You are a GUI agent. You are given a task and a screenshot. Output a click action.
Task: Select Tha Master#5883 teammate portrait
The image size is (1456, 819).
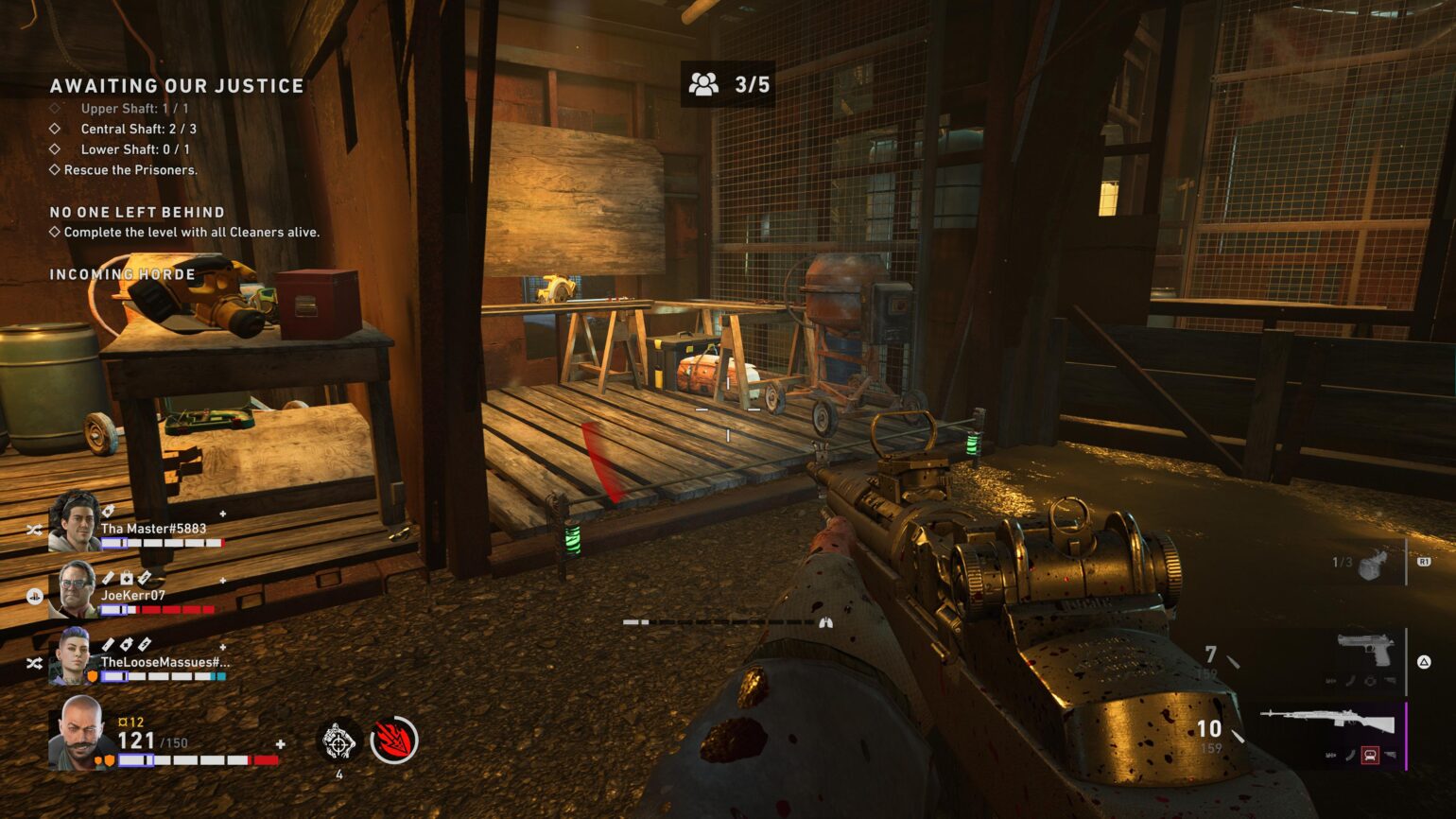[x=75, y=521]
